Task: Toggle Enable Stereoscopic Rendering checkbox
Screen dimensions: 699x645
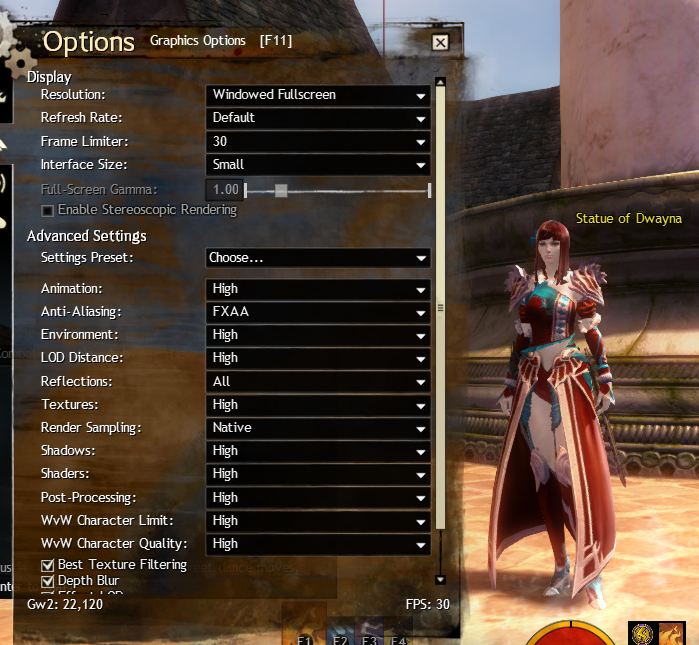Action: click(47, 210)
